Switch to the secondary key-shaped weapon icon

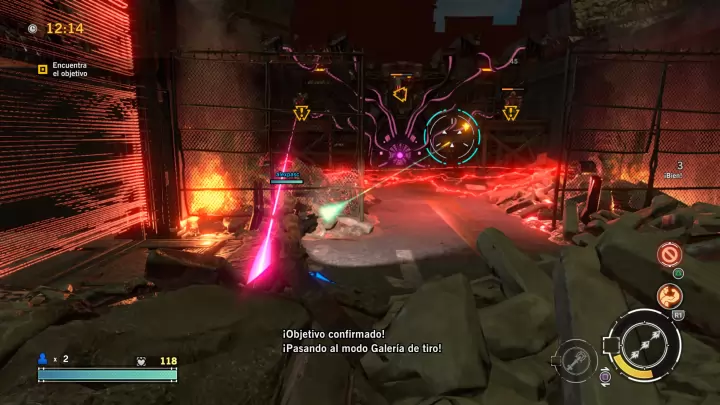577,359
